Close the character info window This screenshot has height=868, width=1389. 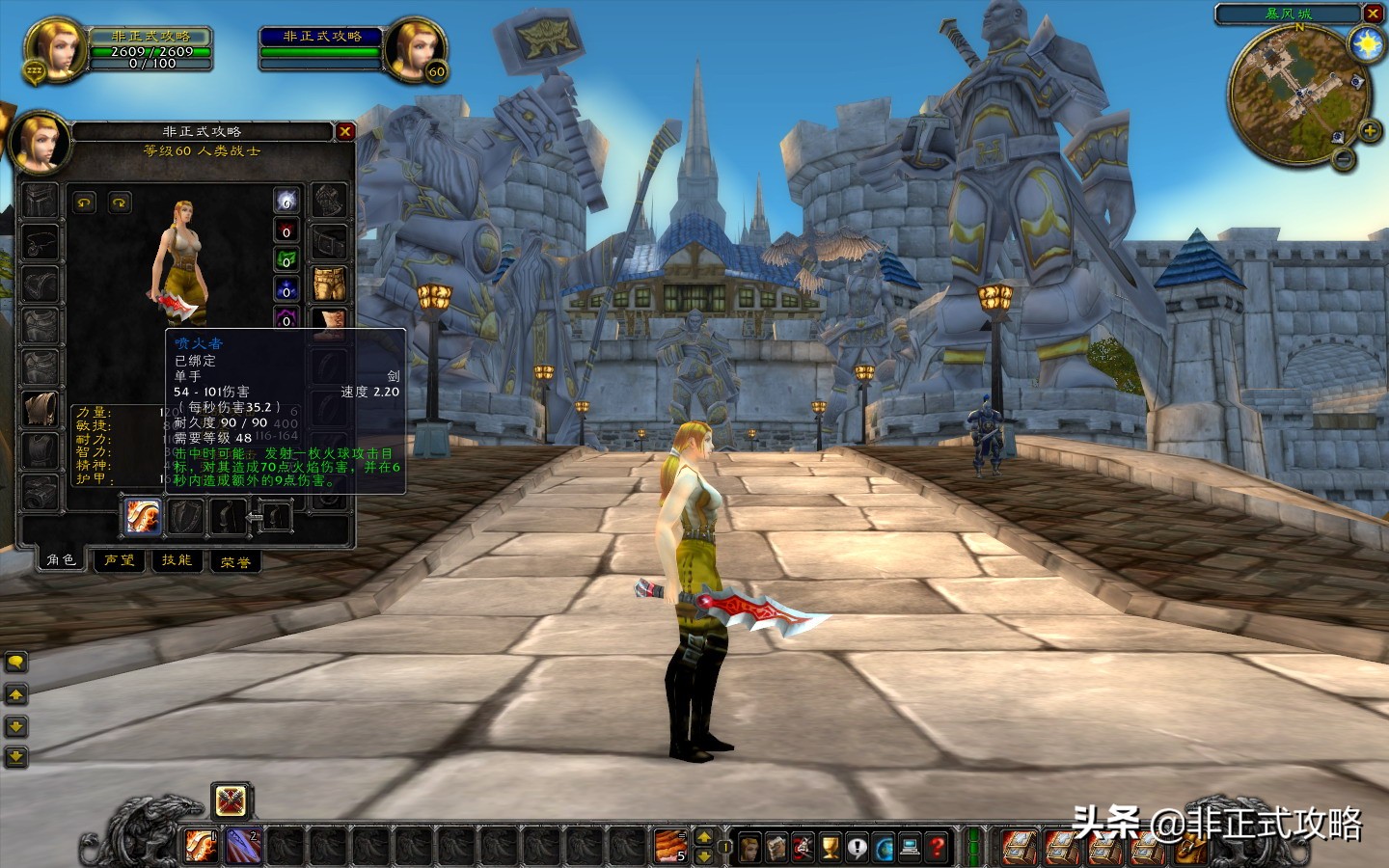coord(344,131)
